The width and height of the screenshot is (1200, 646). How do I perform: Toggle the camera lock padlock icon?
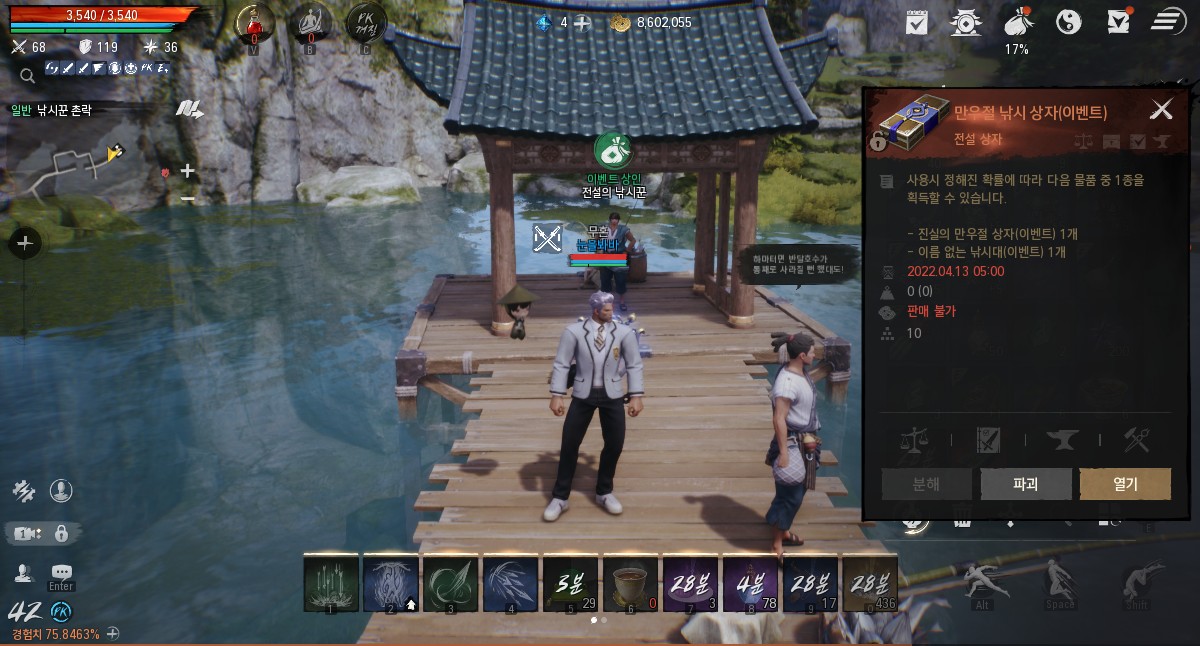click(x=61, y=533)
